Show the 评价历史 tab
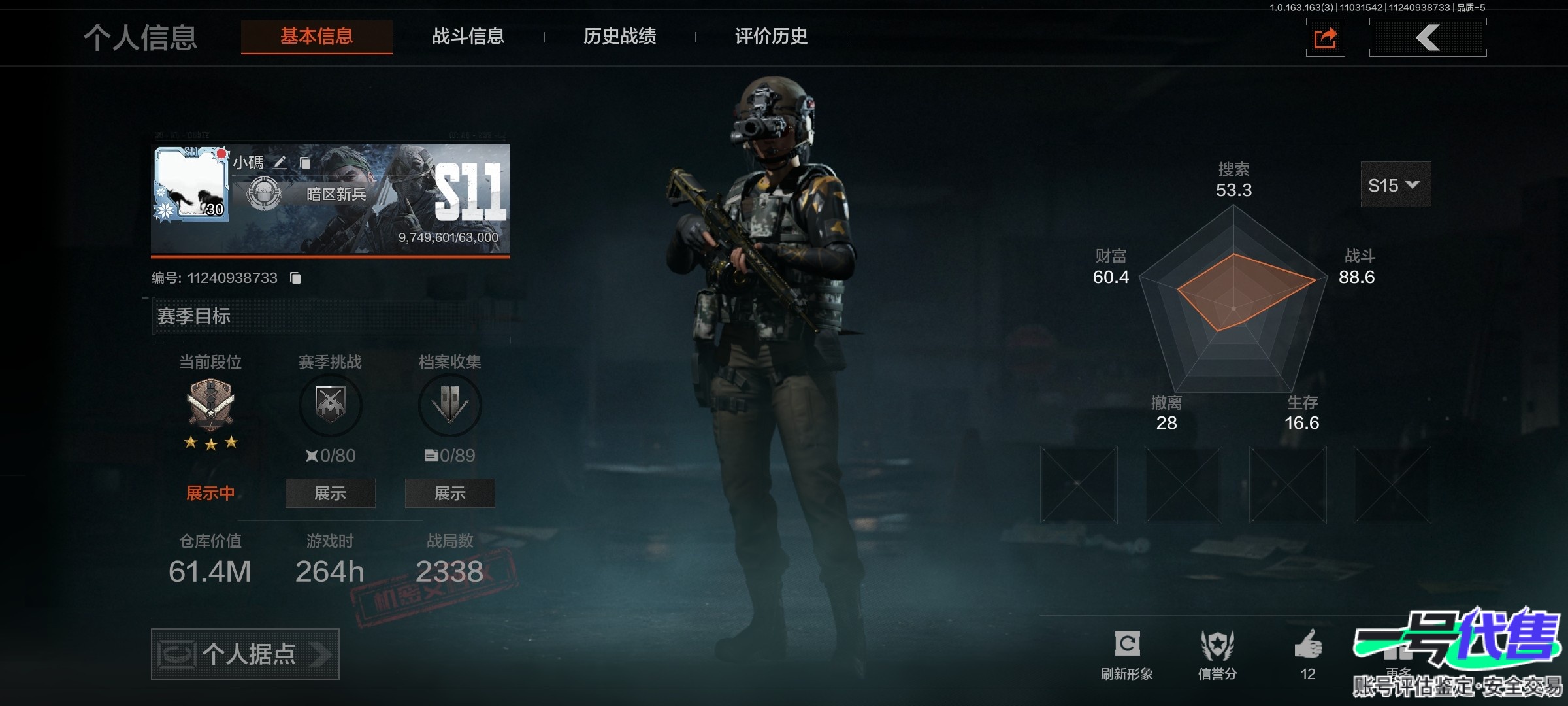Screen dimensions: 1568x706 click(x=771, y=37)
